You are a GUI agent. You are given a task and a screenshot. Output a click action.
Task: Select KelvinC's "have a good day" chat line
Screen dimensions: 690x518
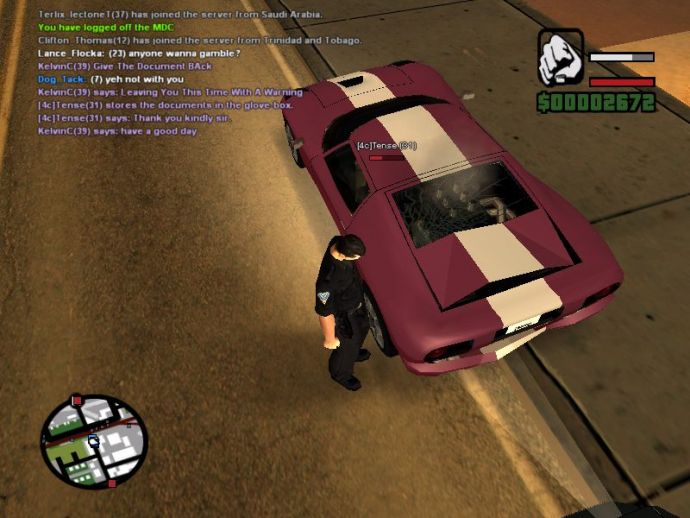coord(117,131)
